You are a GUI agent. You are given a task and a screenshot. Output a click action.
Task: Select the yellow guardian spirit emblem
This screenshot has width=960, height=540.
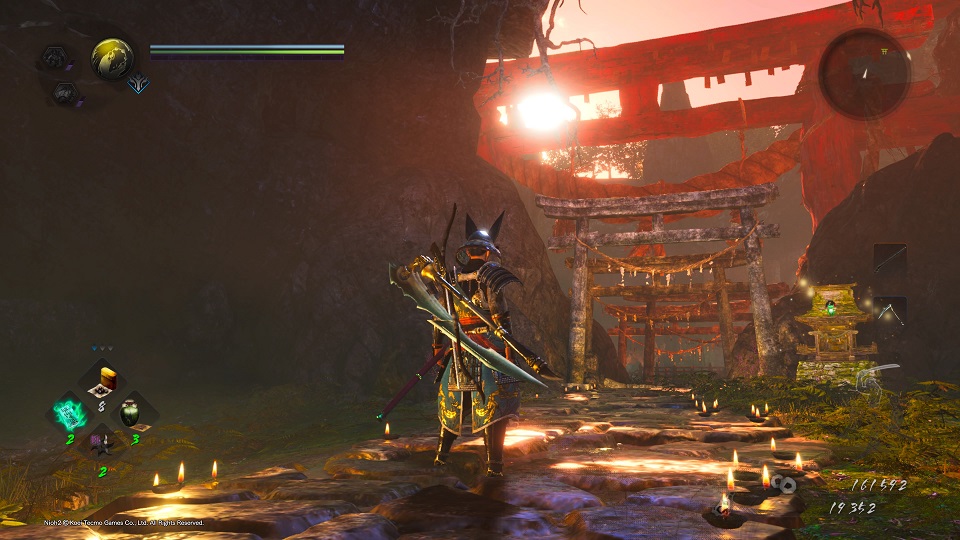click(x=112, y=58)
